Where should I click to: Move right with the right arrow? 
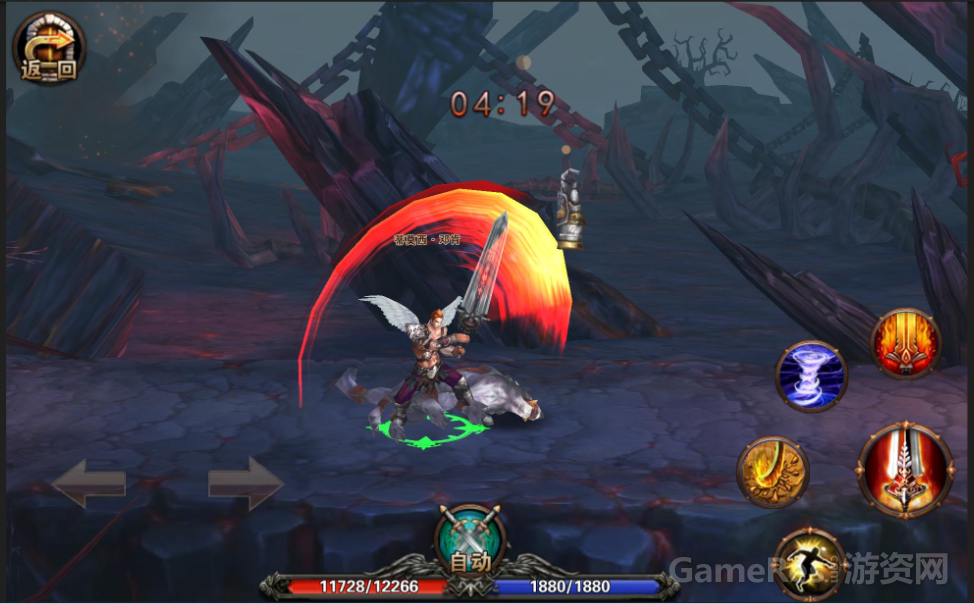pyautogui.click(x=246, y=484)
